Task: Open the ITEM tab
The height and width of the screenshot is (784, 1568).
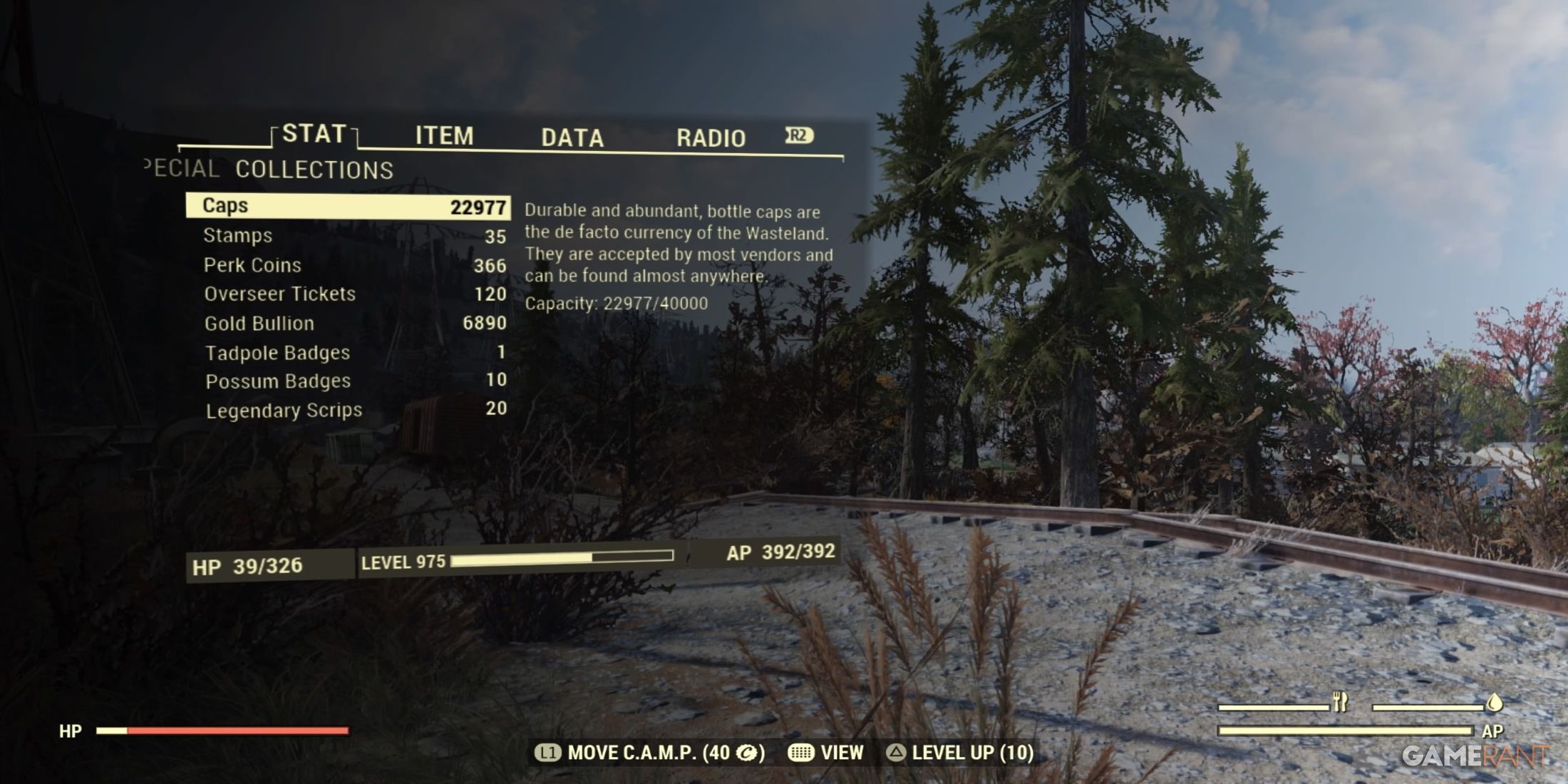Action: (x=444, y=136)
